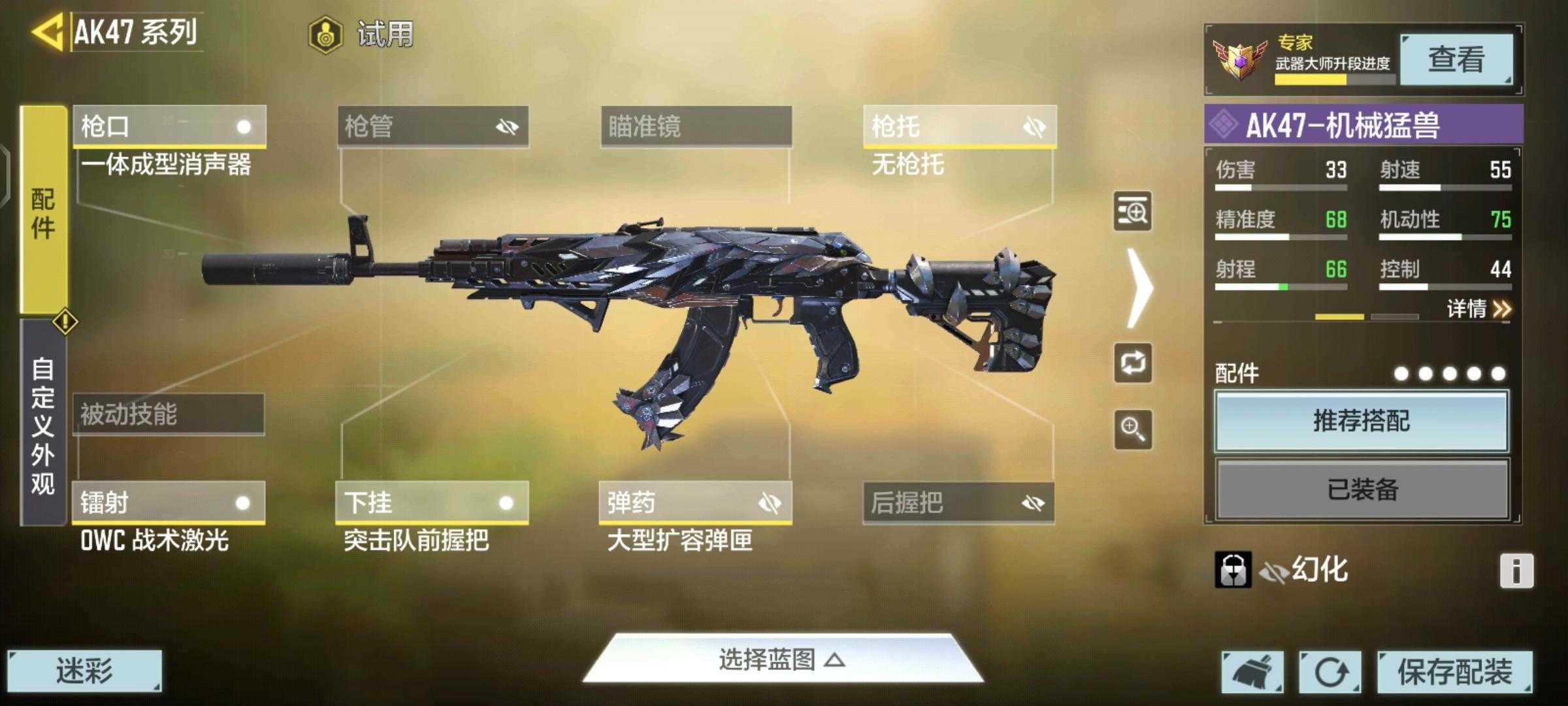This screenshot has height=706, width=1568.
Task: Open the 被动技能 perk slot
Action: click(169, 414)
